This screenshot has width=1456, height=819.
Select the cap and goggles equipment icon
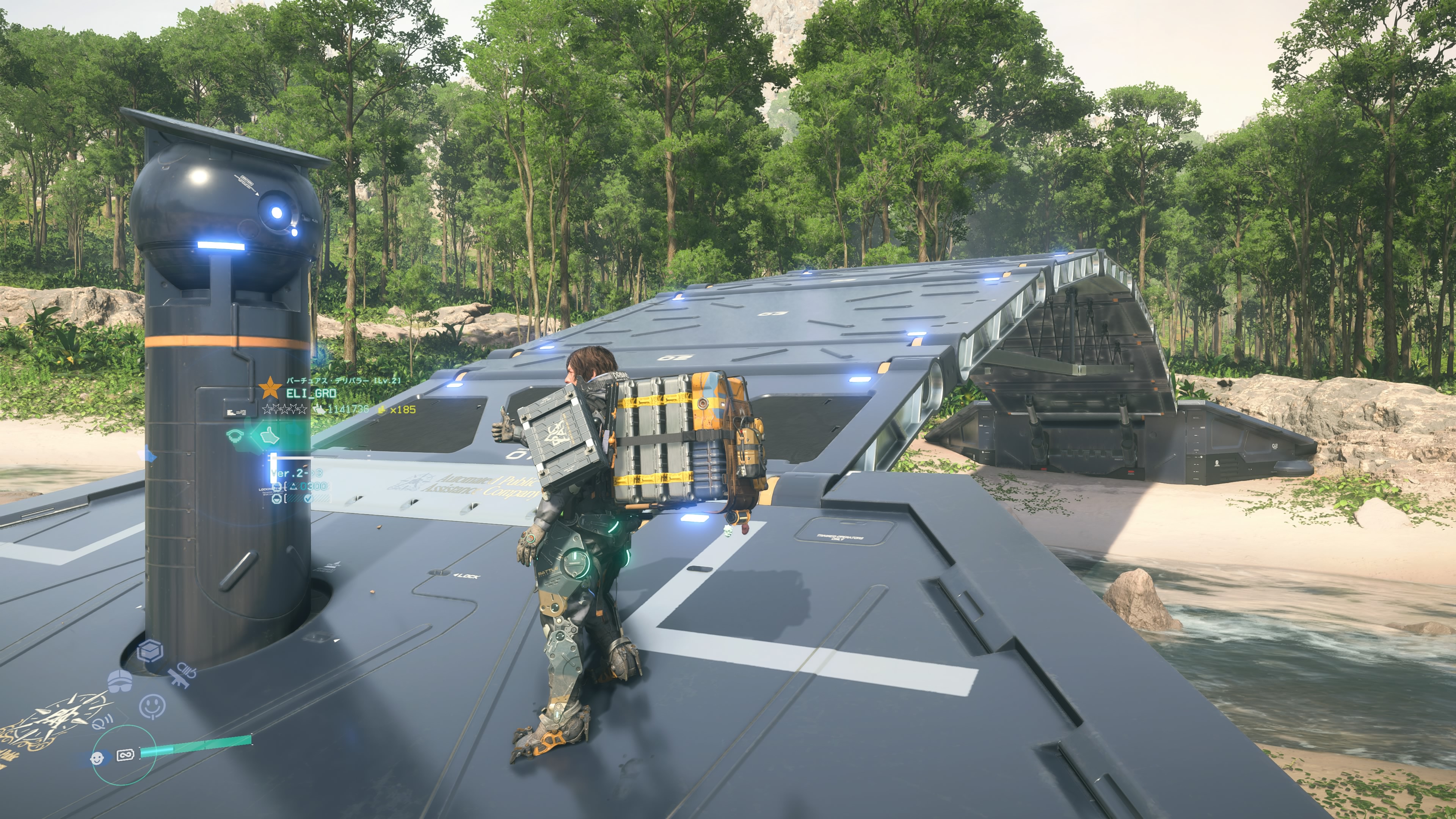coord(119,681)
